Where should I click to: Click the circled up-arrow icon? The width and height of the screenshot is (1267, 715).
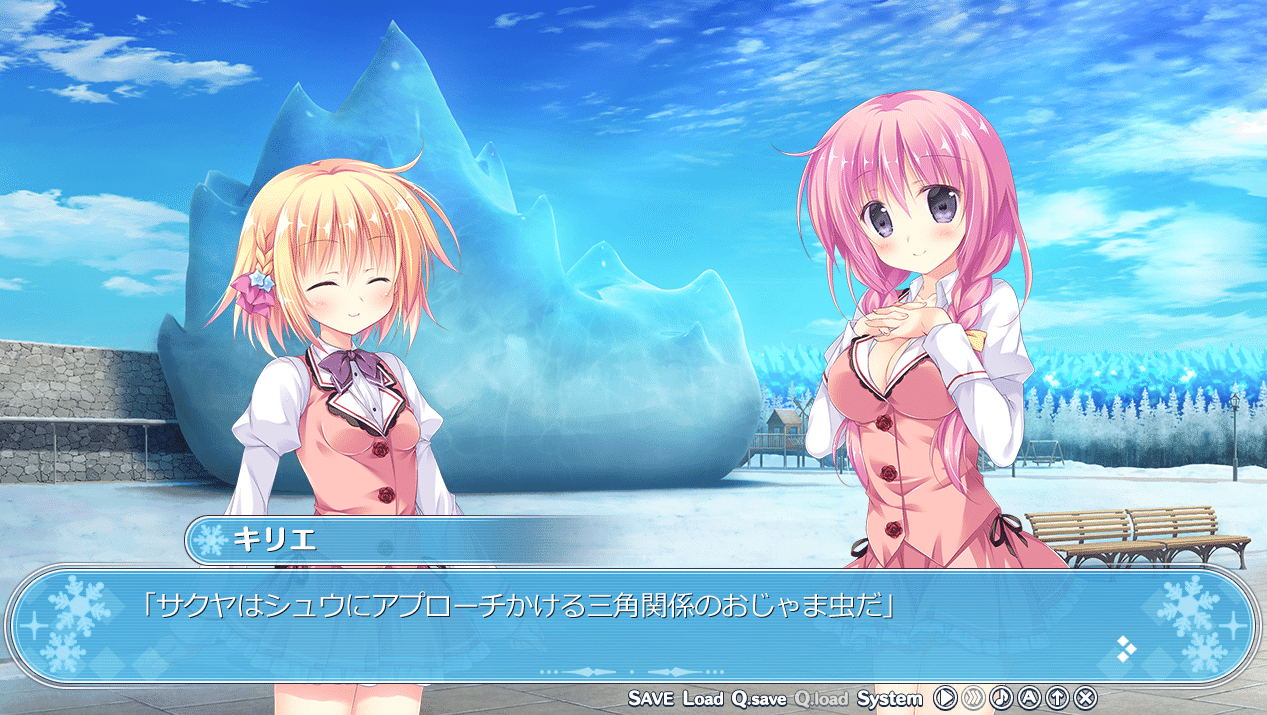point(1057,698)
